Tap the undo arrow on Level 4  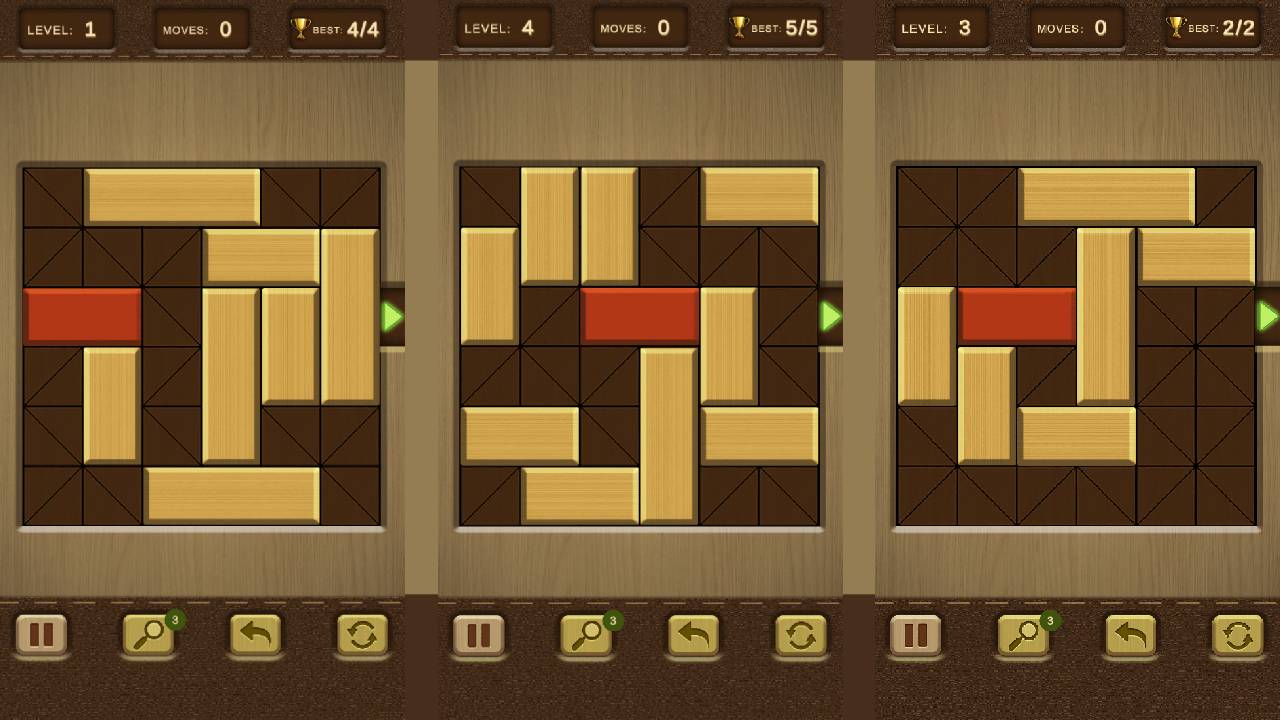tap(694, 635)
